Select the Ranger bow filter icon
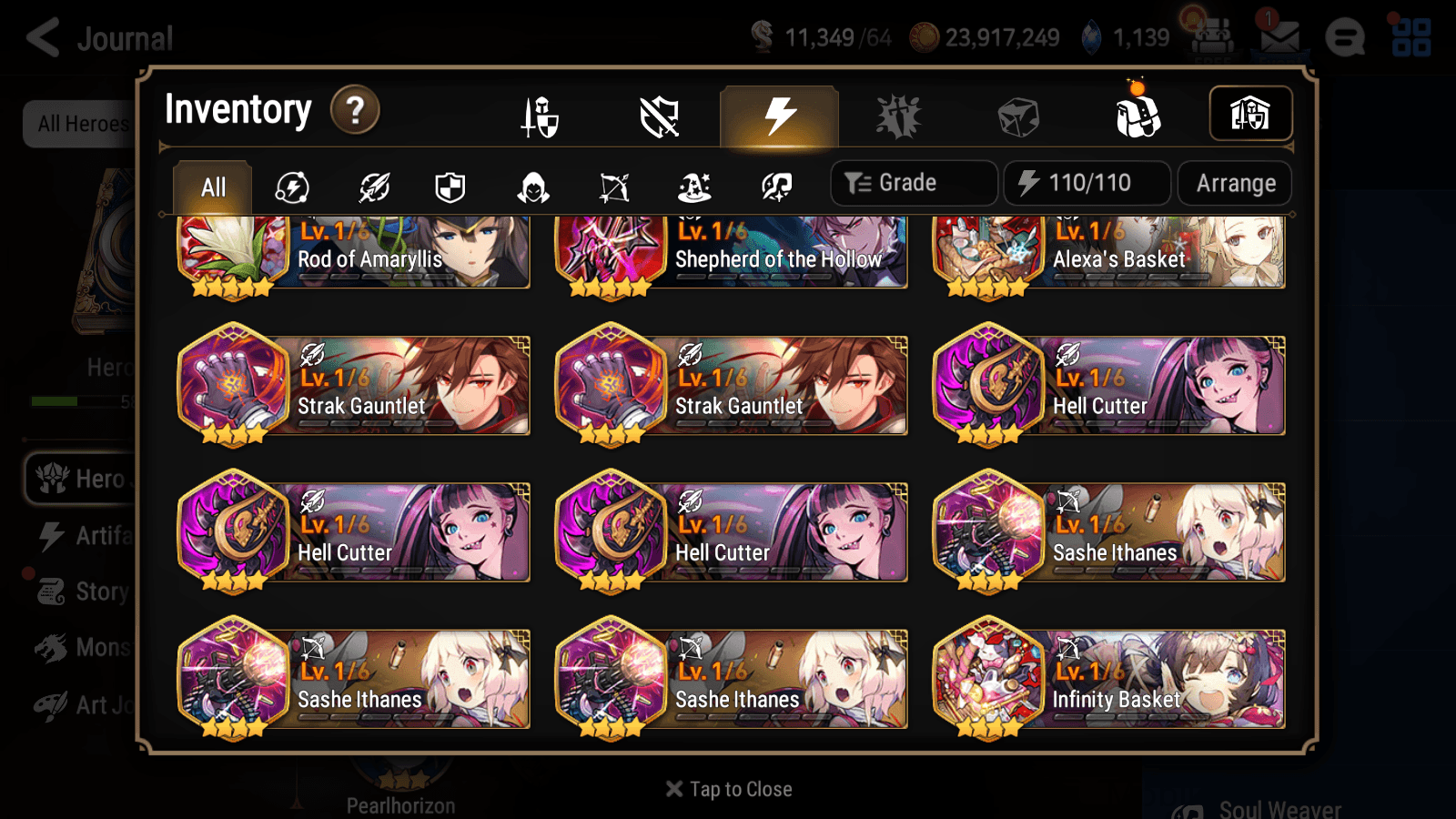The width and height of the screenshot is (1456, 819). [x=616, y=187]
